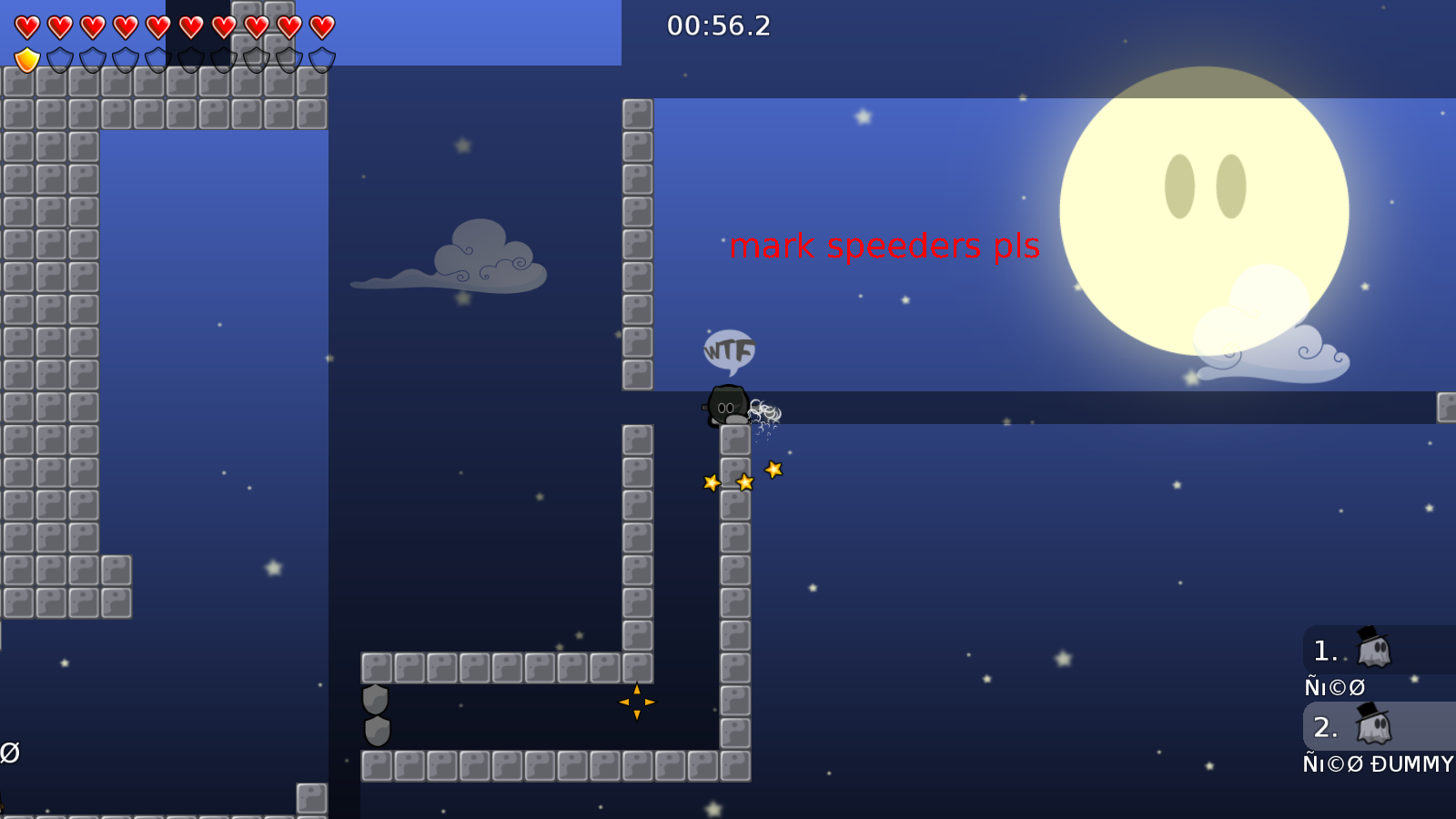Expand the scoreboard entry labeled 2.

tap(1325, 727)
